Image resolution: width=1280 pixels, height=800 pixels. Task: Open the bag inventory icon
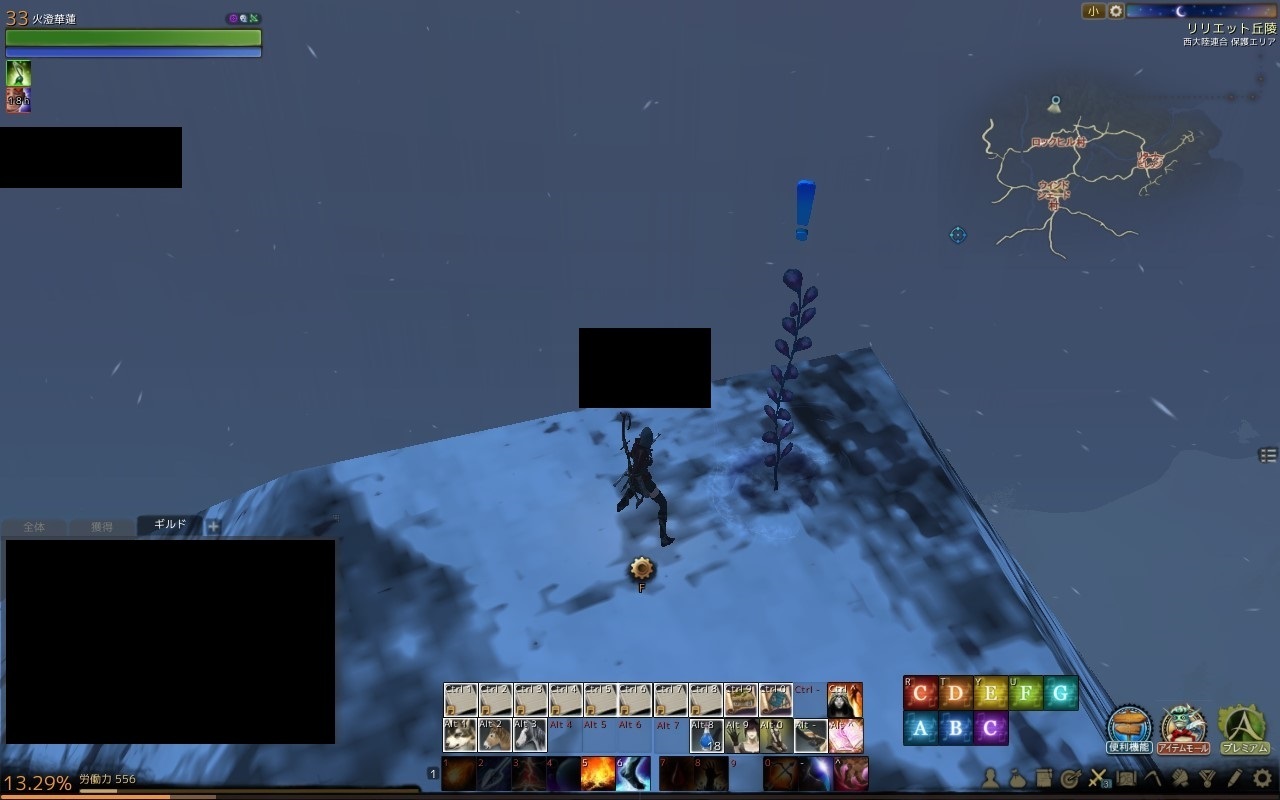[x=1017, y=777]
